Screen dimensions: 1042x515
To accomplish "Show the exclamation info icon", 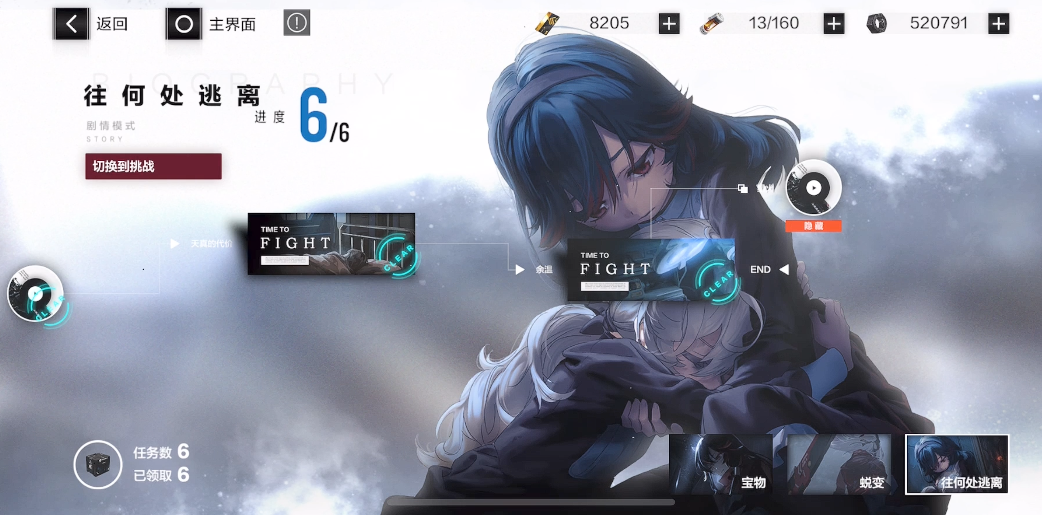I will [296, 23].
